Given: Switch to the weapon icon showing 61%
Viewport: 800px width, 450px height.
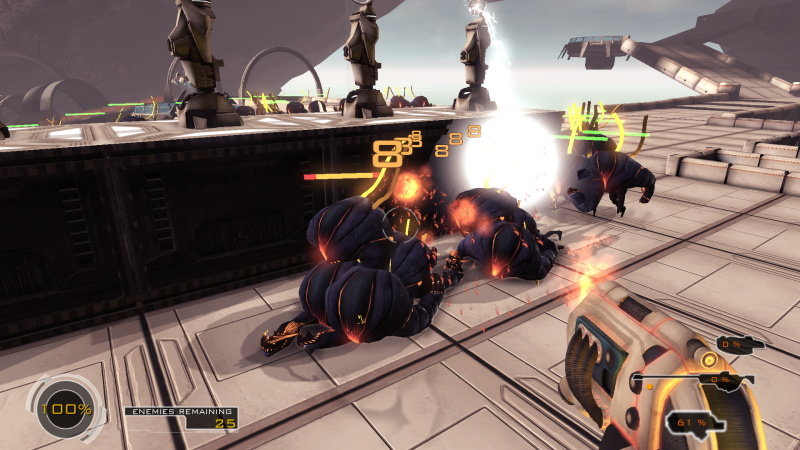Looking at the screenshot, I should point(696,423).
